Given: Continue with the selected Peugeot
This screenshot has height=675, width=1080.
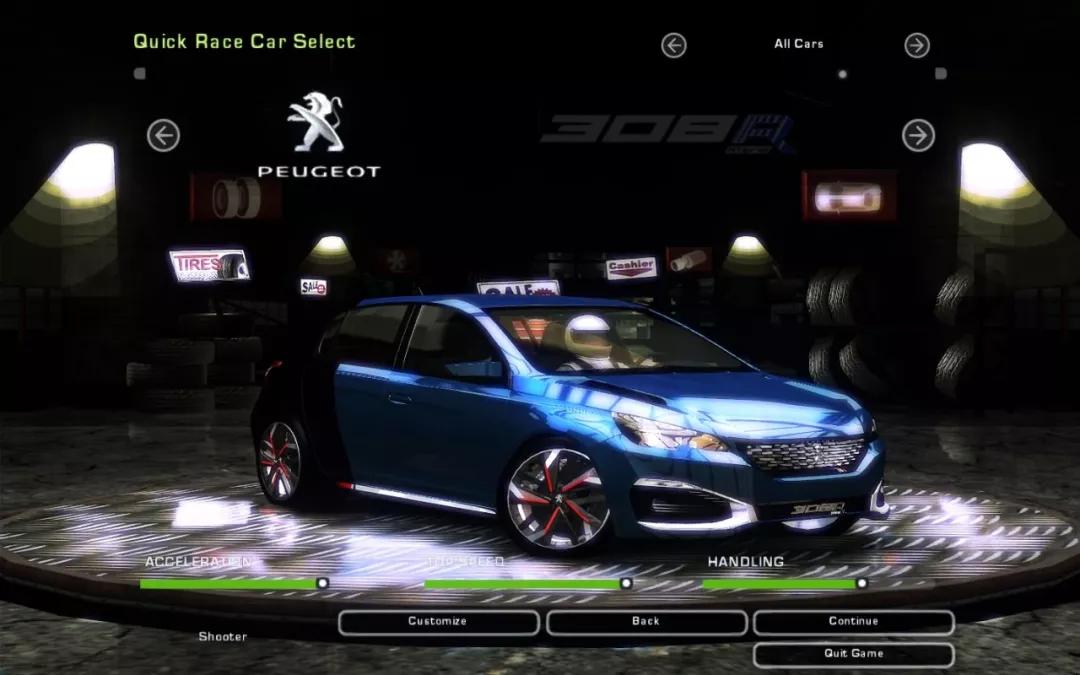Looking at the screenshot, I should coord(853,622).
